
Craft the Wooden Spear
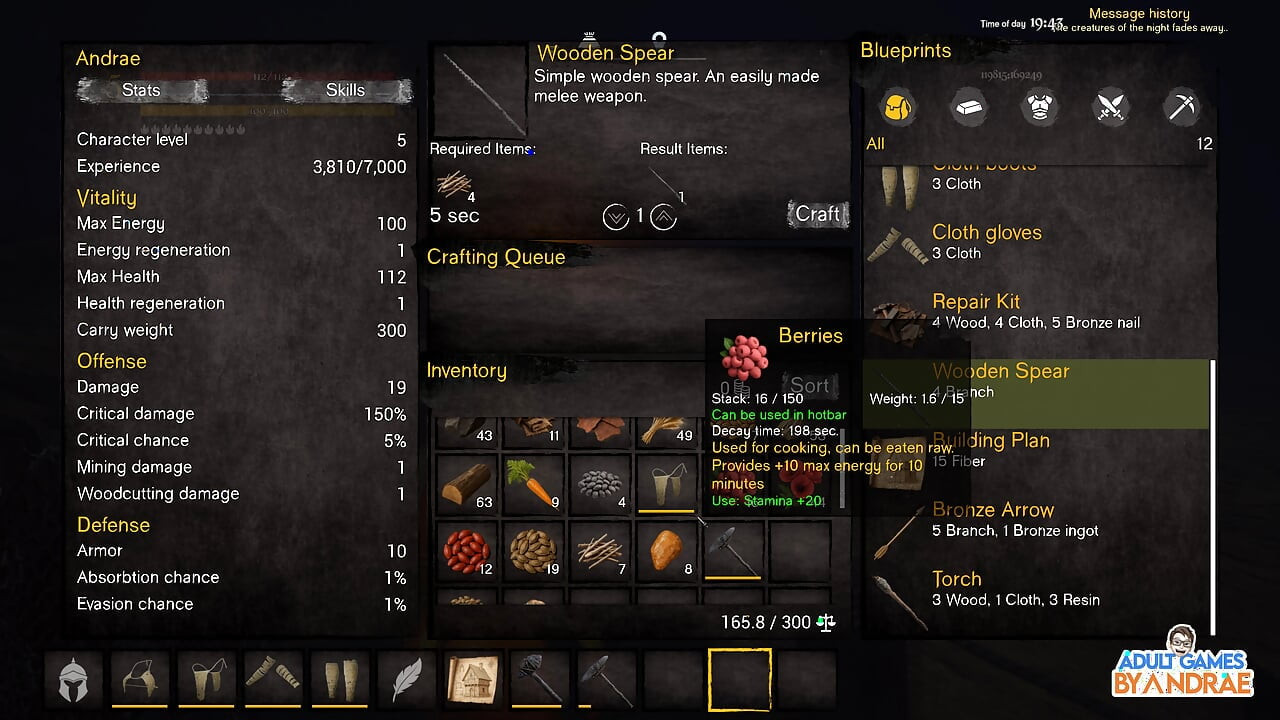pyautogui.click(x=817, y=214)
